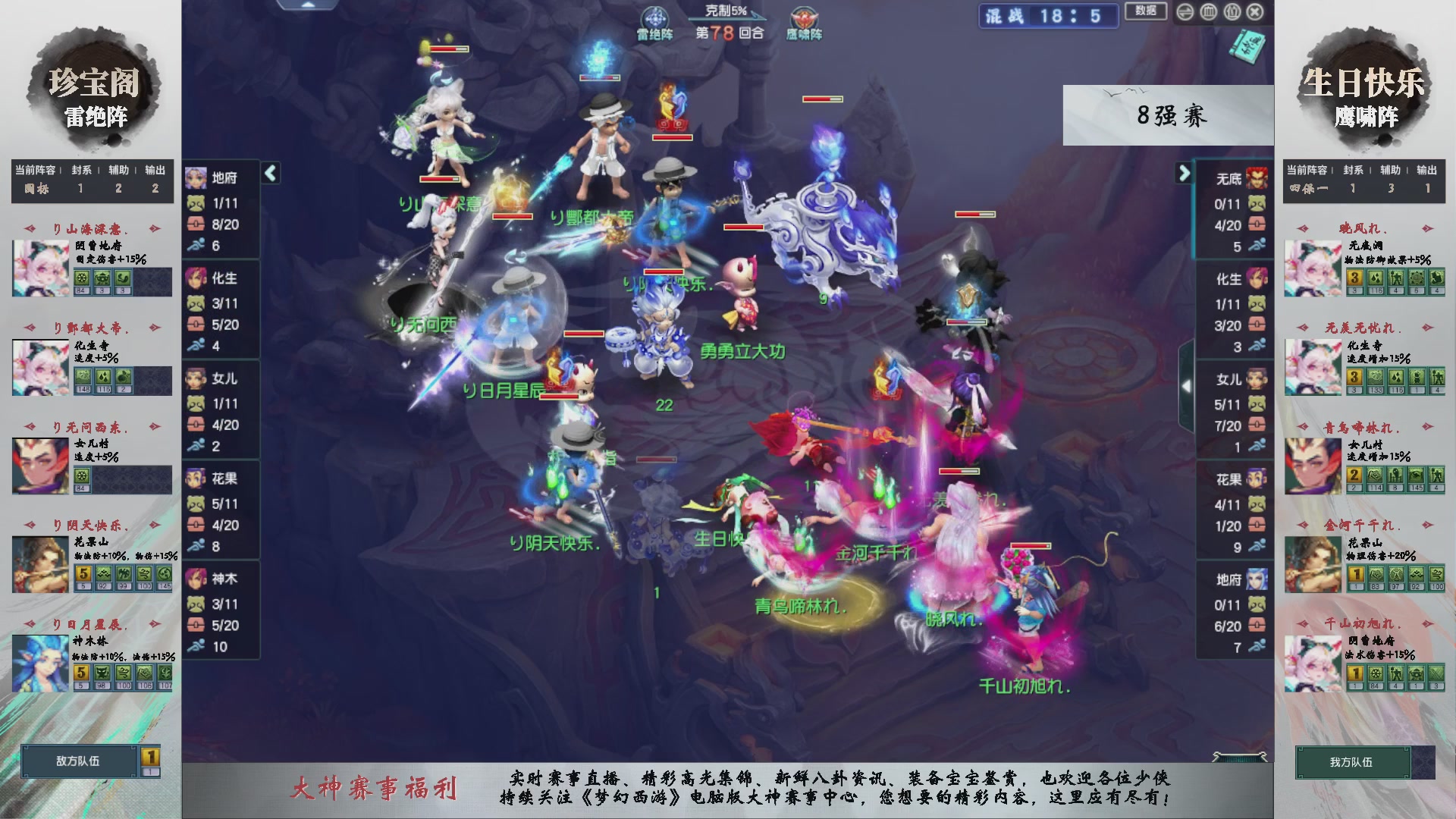Image resolution: width=1456 pixels, height=819 pixels.
Task: Toggle the yellow 1 badge beside 敌方队伍
Action: point(149,758)
